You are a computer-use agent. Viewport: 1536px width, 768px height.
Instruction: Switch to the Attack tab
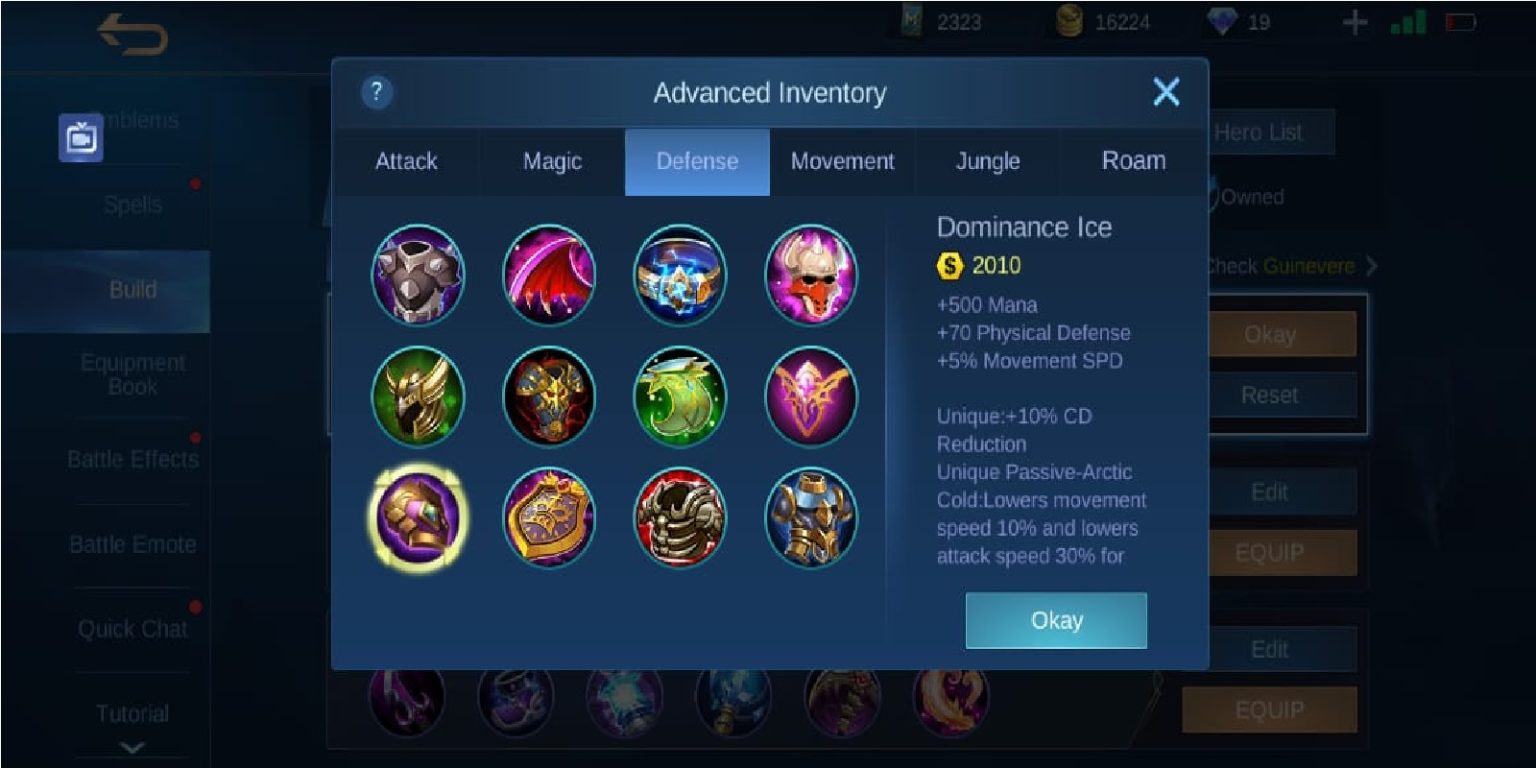[407, 161]
